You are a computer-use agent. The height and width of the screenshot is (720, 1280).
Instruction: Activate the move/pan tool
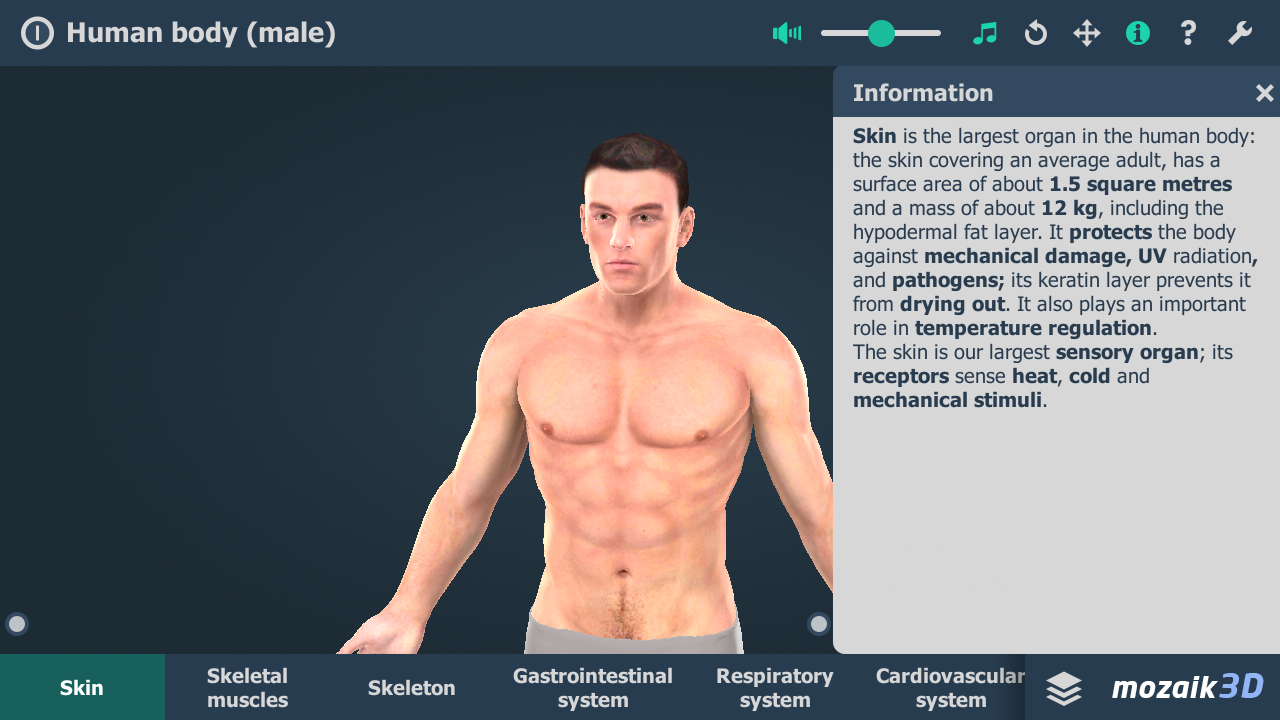pyautogui.click(x=1087, y=33)
